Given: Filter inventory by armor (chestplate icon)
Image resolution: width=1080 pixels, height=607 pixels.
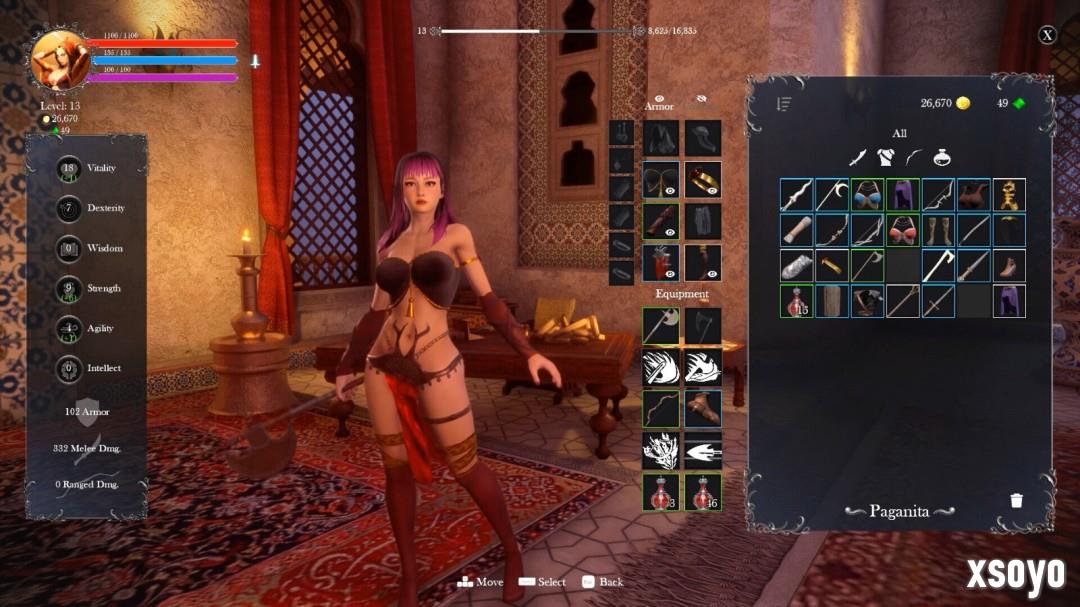Looking at the screenshot, I should (x=885, y=157).
